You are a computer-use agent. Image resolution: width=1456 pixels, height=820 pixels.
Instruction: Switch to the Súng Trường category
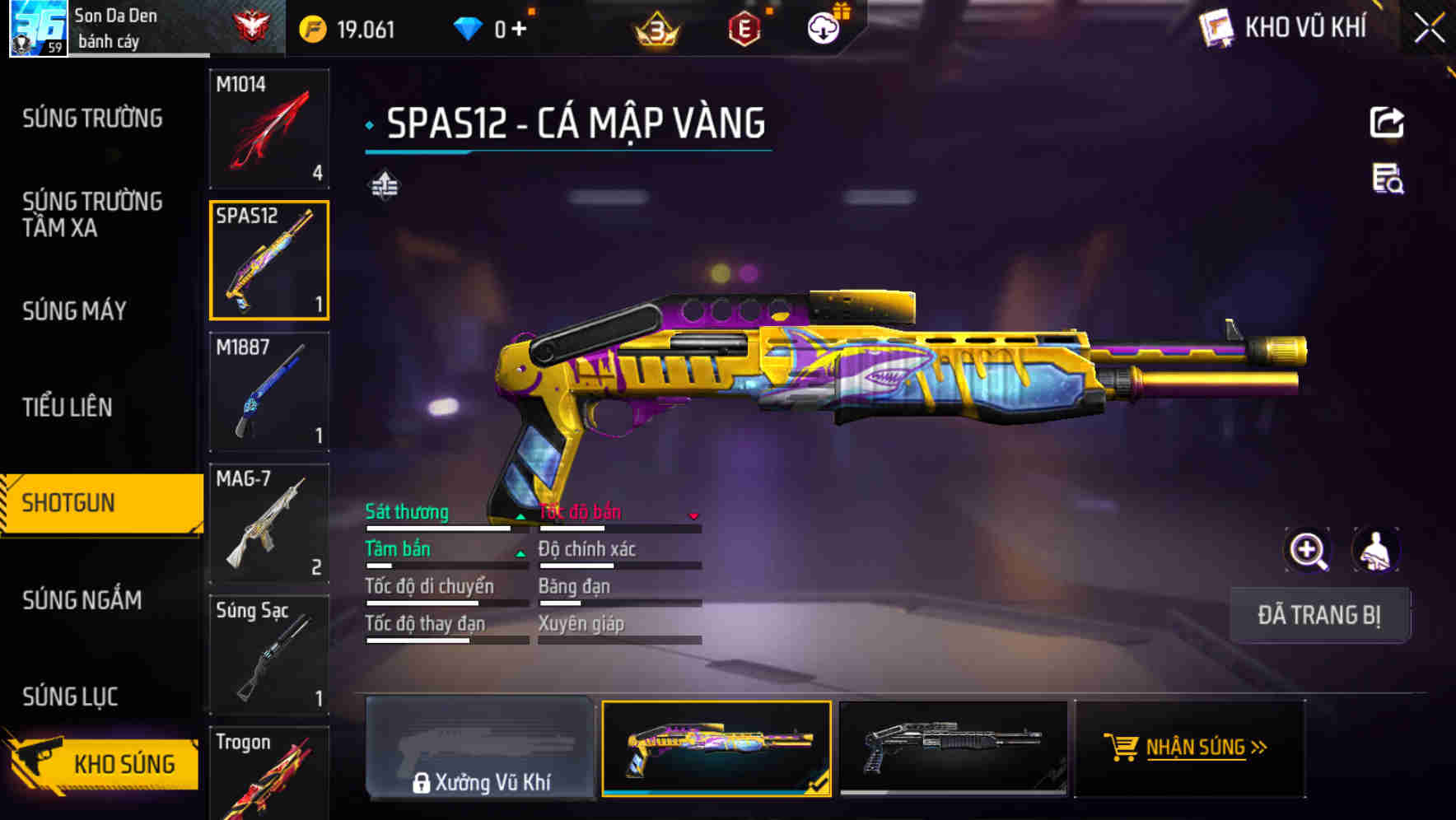tap(92, 119)
